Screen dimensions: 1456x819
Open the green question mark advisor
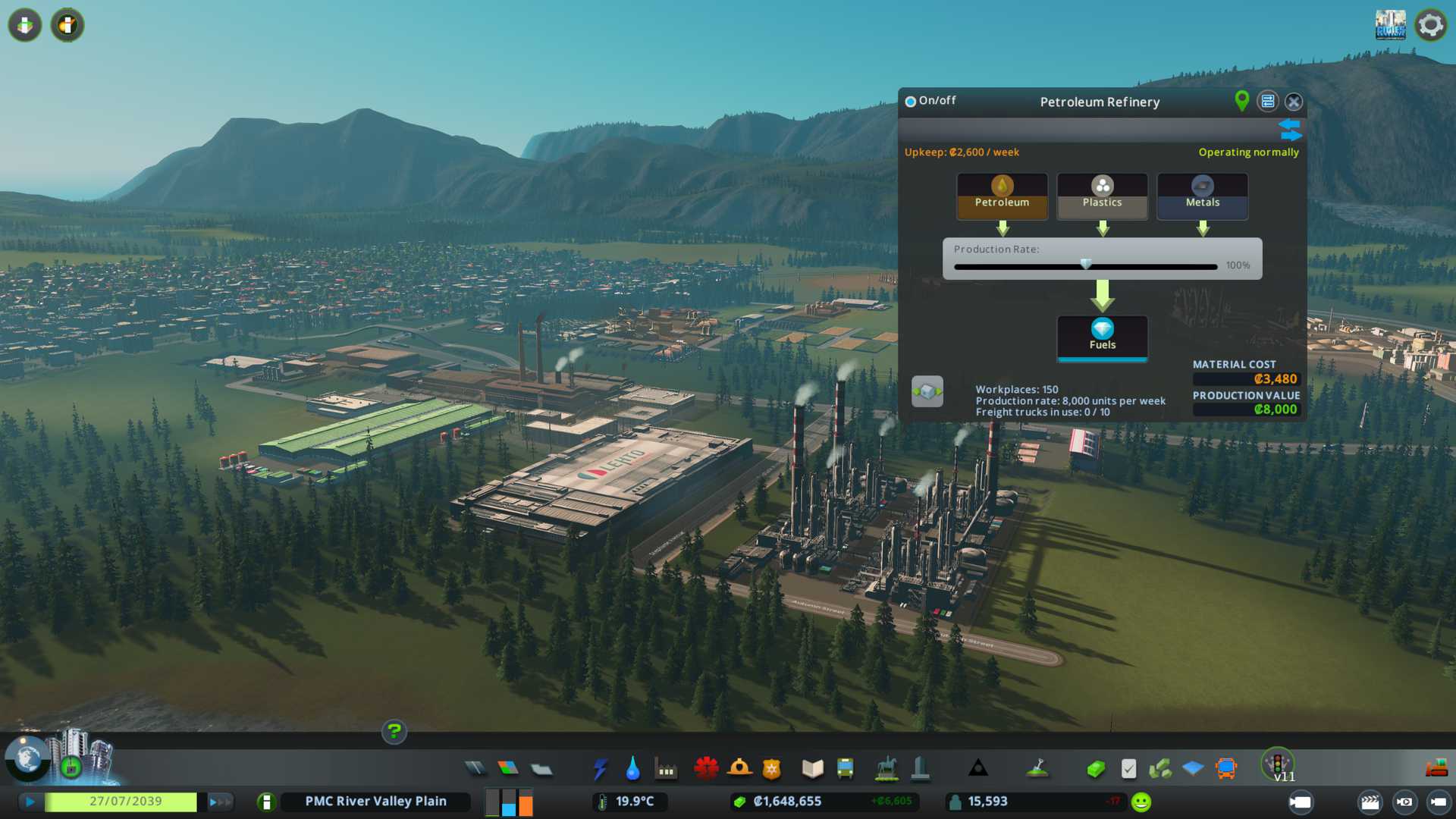tap(394, 732)
